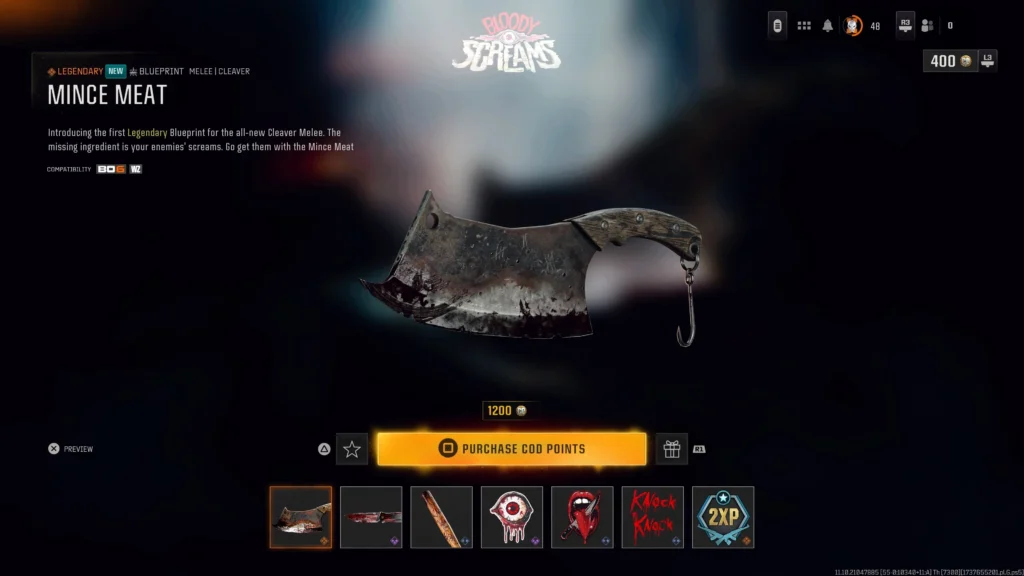1024x576 pixels.
Task: Select the bleeding eyeball item
Action: pyautogui.click(x=512, y=517)
